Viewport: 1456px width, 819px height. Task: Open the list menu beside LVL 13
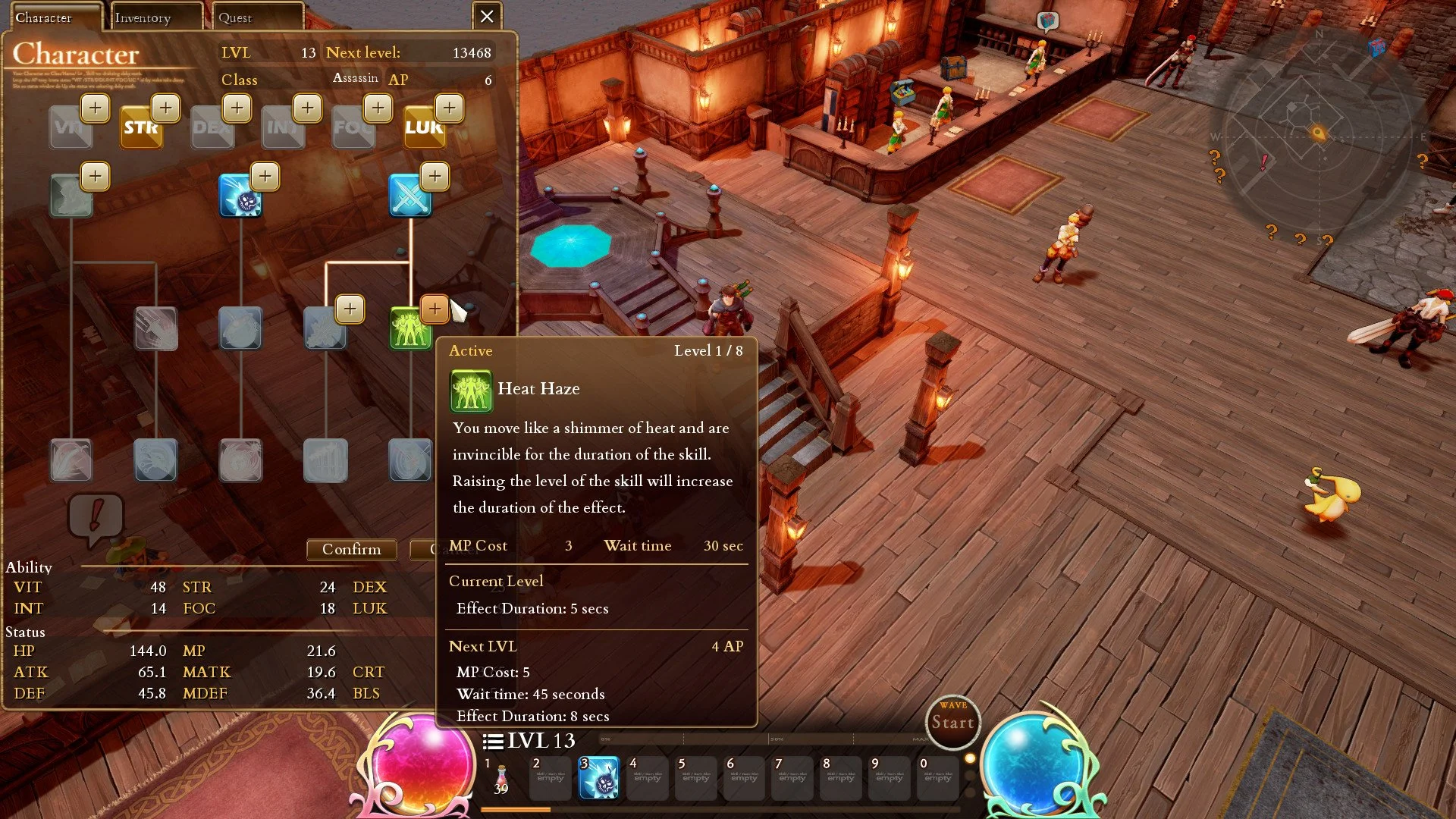click(493, 741)
